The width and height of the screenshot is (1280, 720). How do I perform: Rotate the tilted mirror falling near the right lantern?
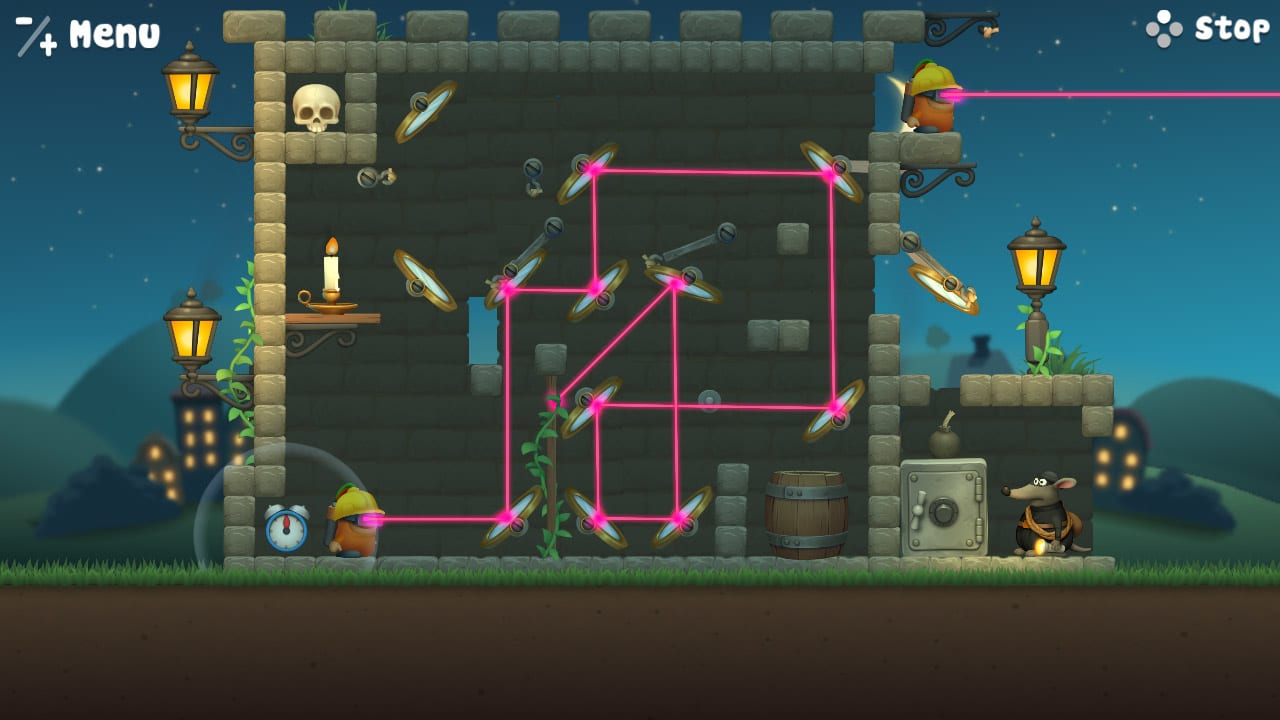tap(945, 290)
